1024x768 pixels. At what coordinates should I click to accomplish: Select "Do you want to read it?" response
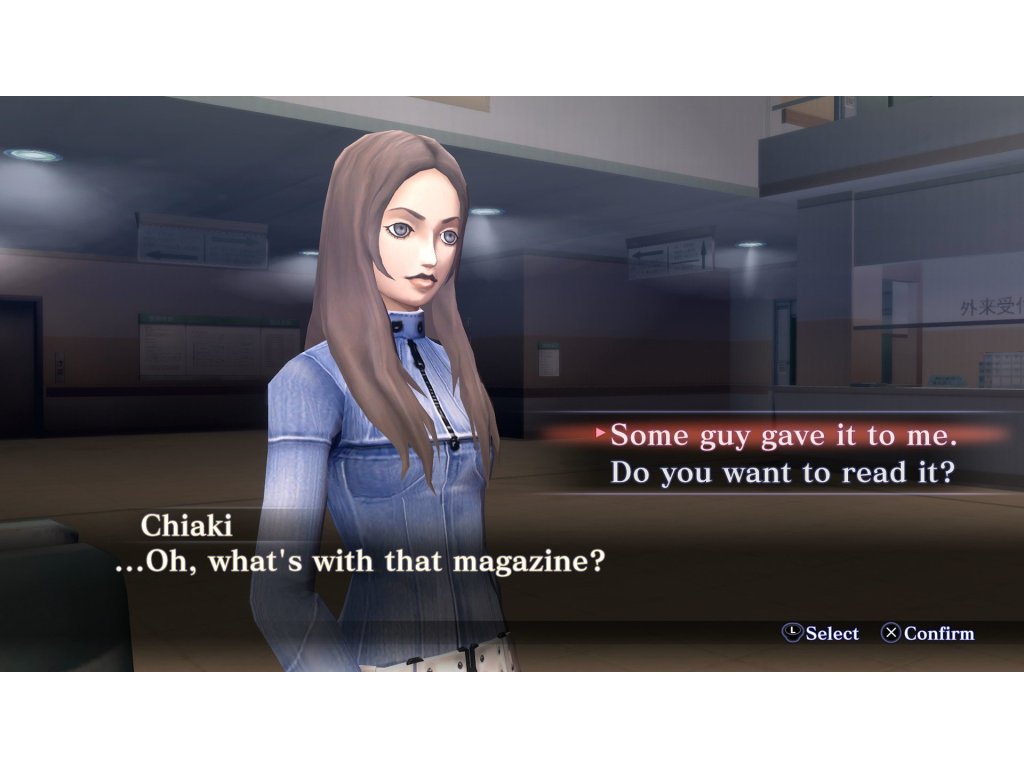781,472
